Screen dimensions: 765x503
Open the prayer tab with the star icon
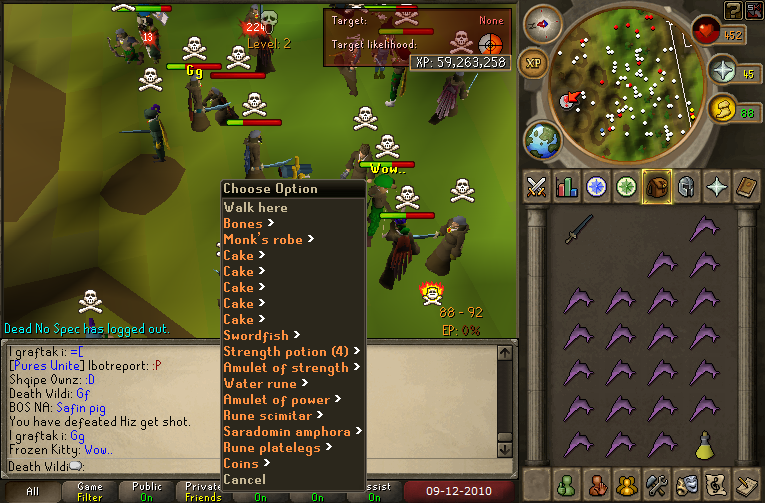pyautogui.click(x=716, y=186)
